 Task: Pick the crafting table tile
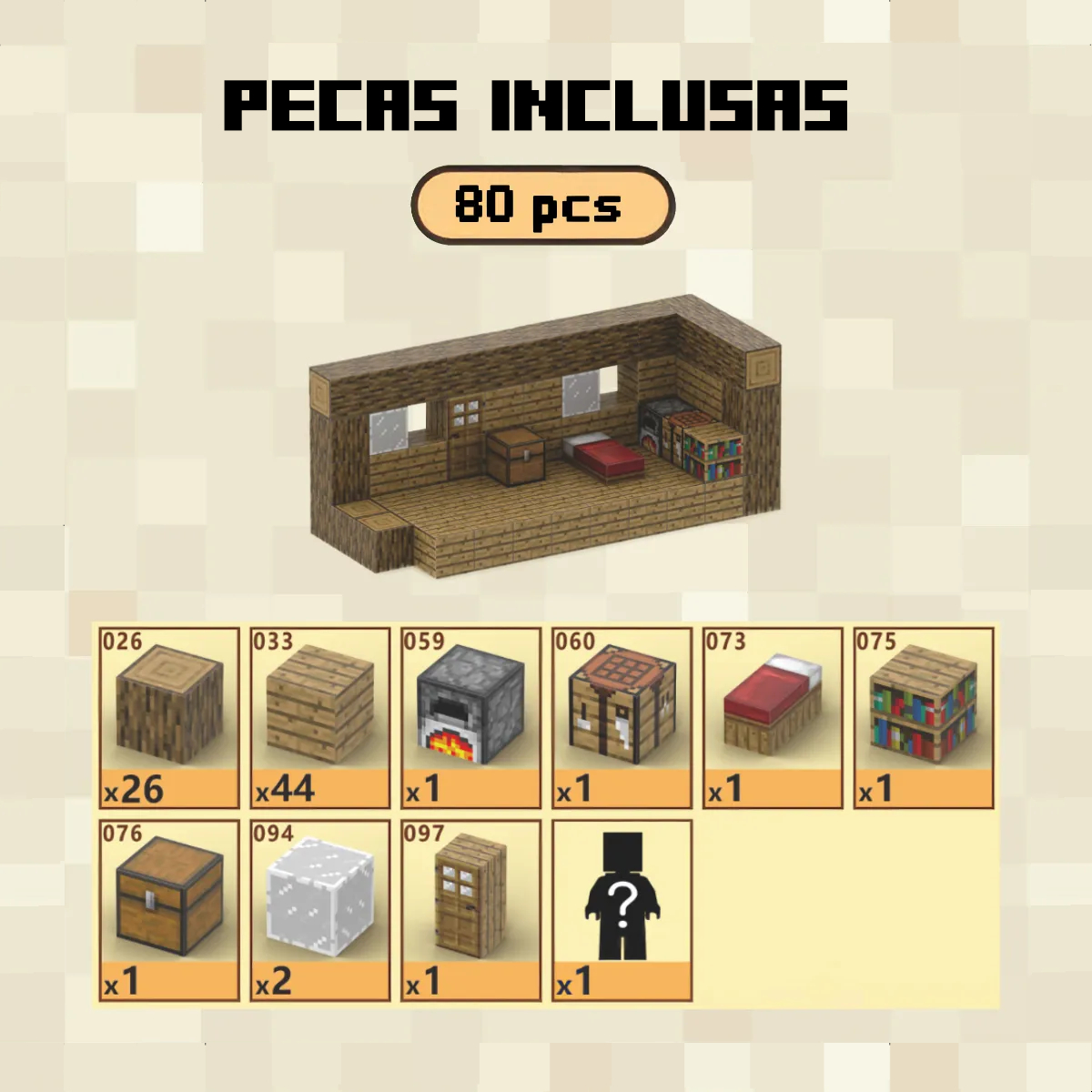(622, 717)
